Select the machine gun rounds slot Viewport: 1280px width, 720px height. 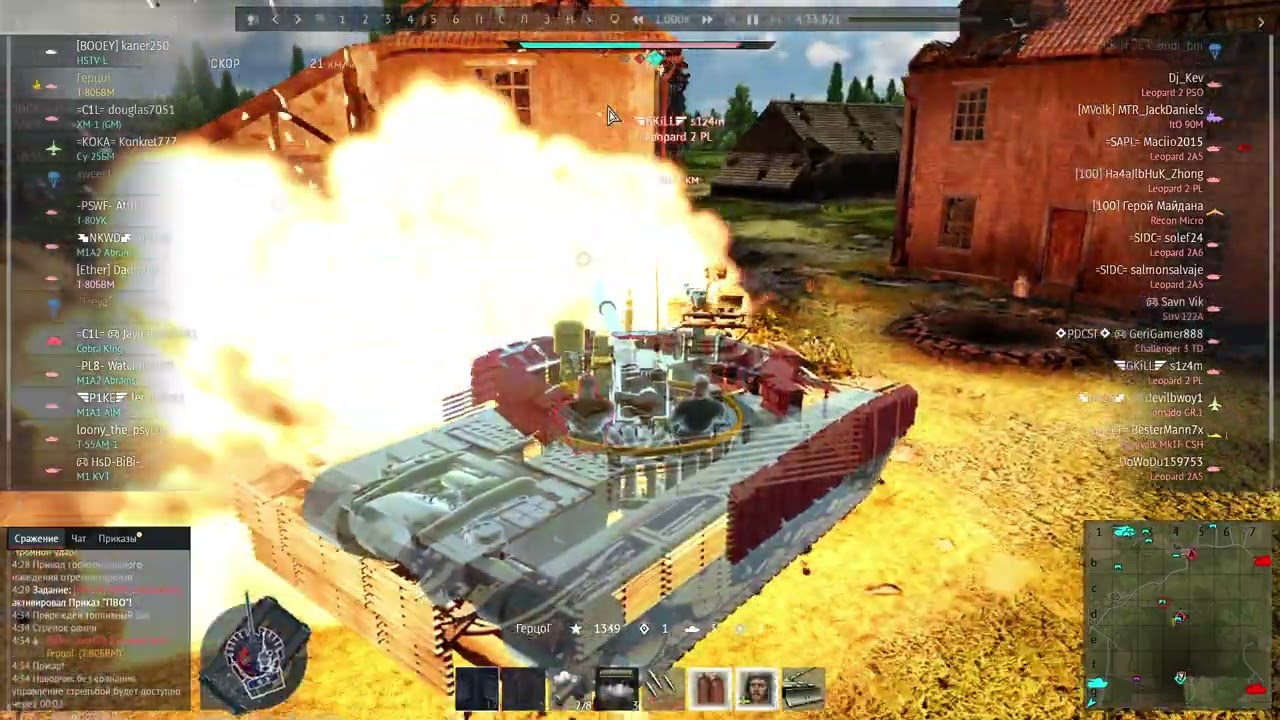coord(662,686)
